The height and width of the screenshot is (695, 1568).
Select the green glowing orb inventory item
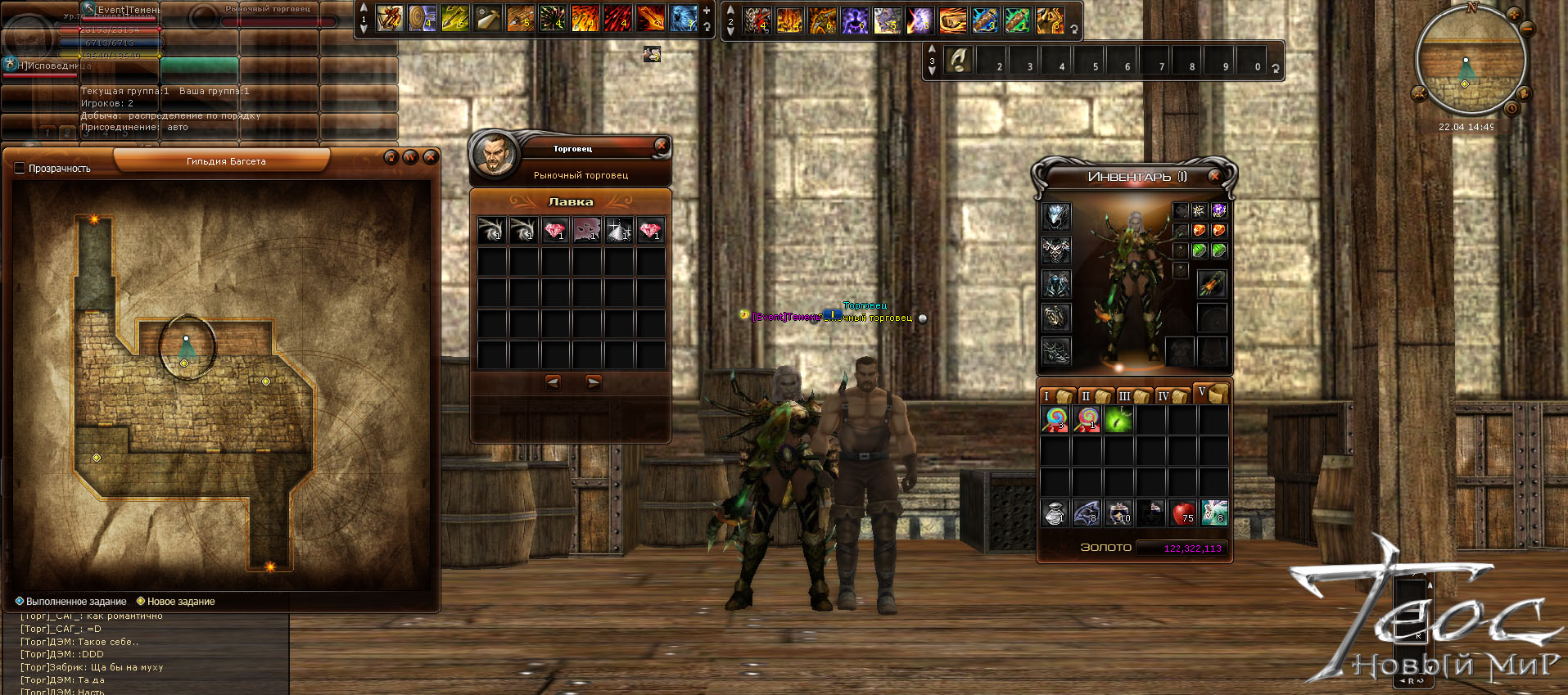click(1118, 420)
